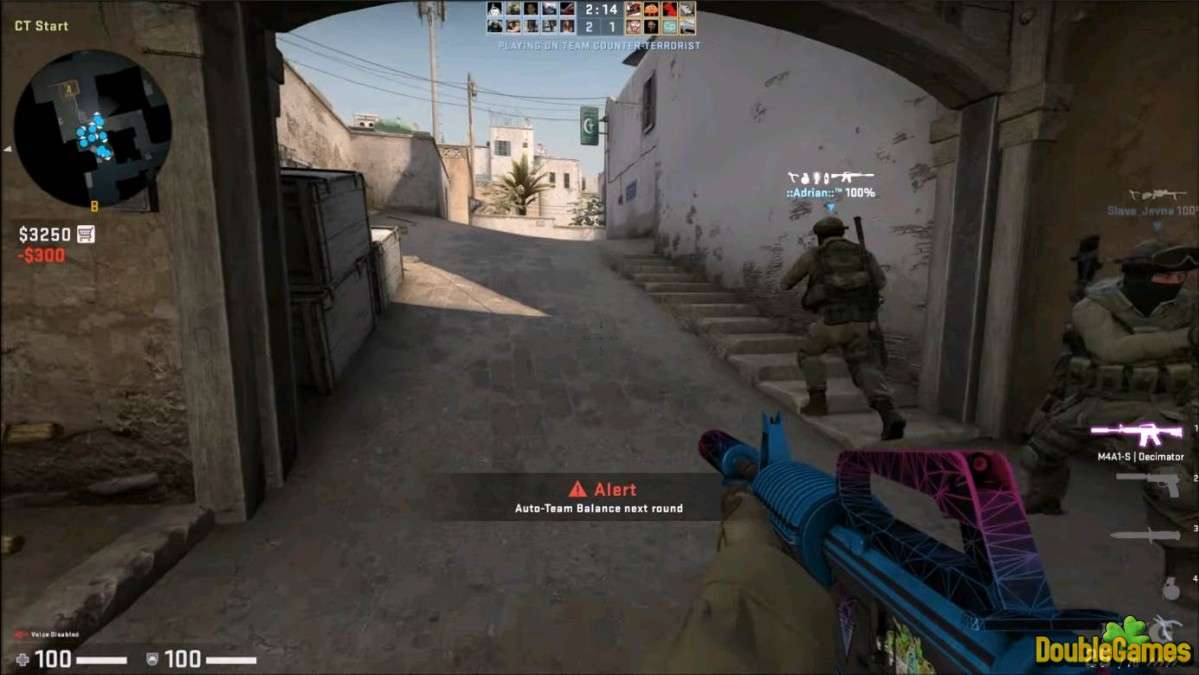Screen dimensions: 1199x675
Task: Click the DoubleGames watermark logo
Action: coord(1112,647)
